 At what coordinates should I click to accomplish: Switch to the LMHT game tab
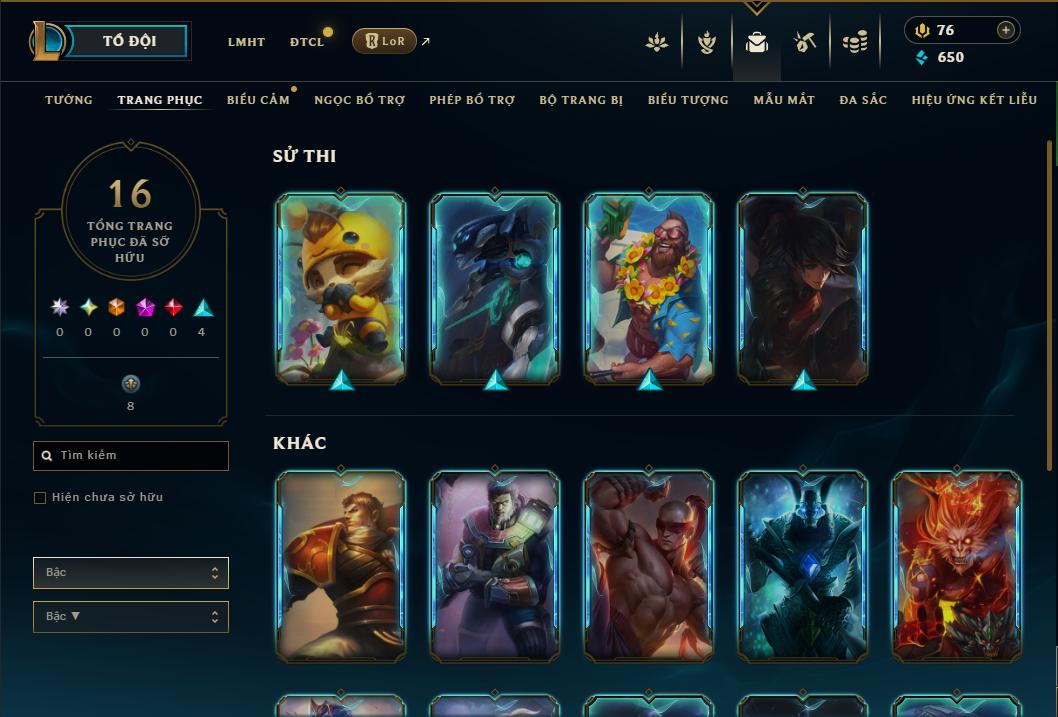pyautogui.click(x=246, y=42)
